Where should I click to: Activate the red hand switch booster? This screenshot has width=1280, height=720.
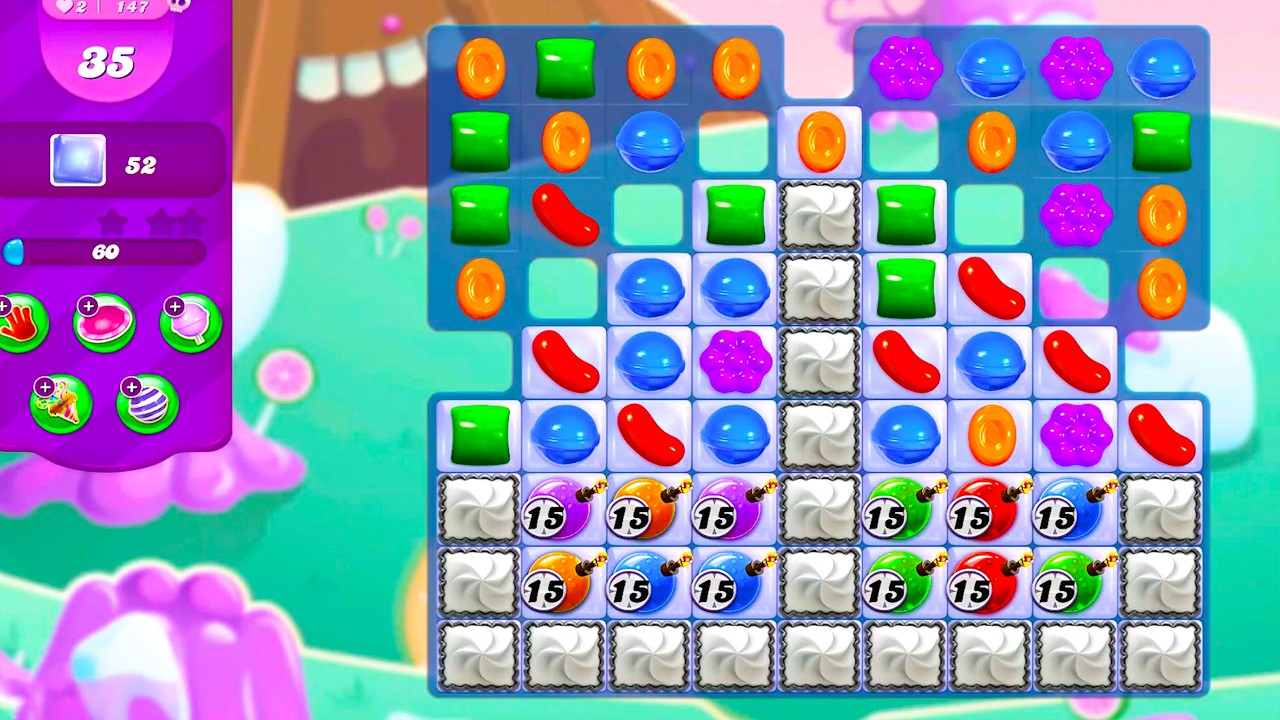20,324
